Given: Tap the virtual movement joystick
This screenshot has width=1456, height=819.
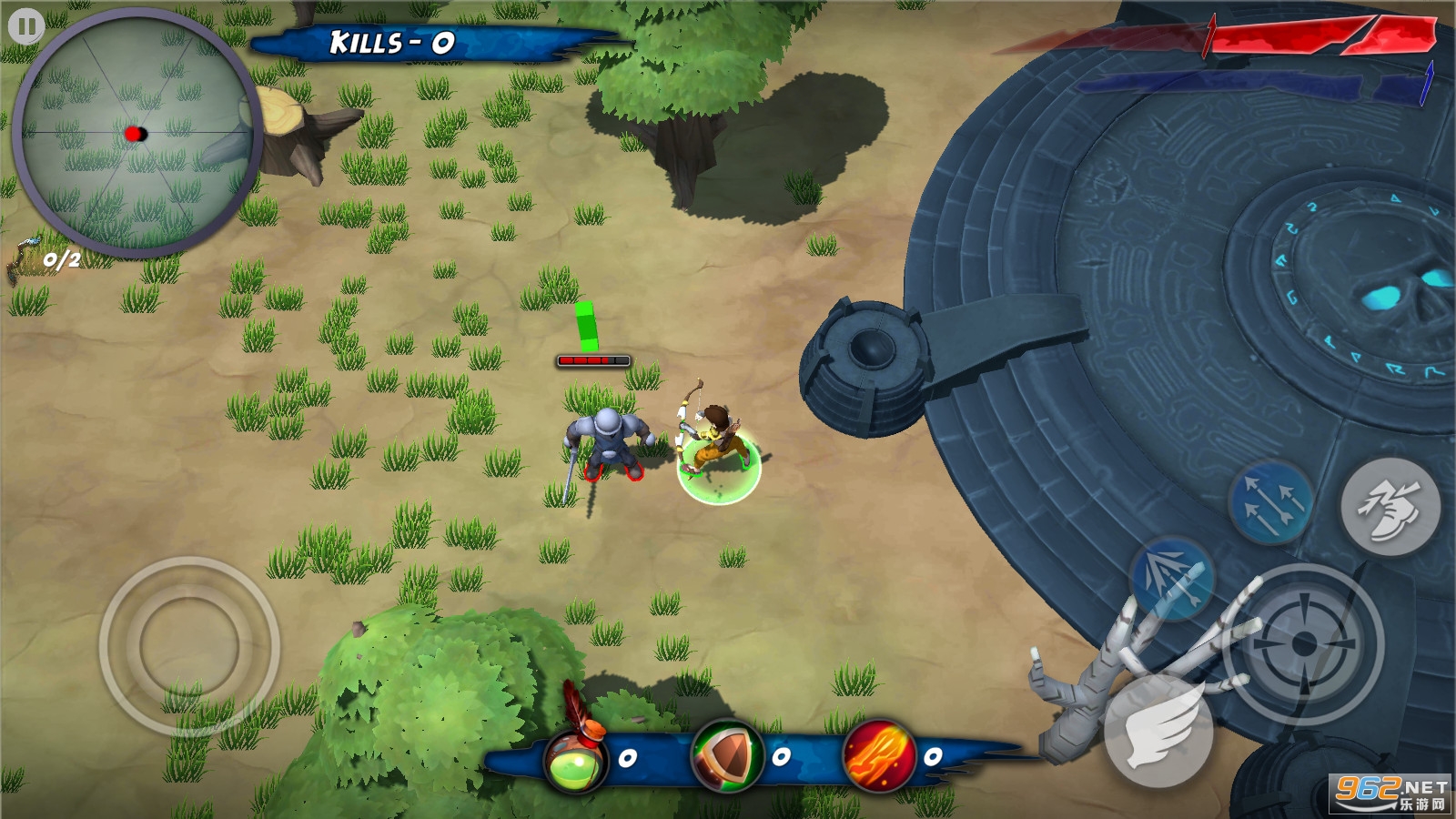Looking at the screenshot, I should pyautogui.click(x=189, y=646).
